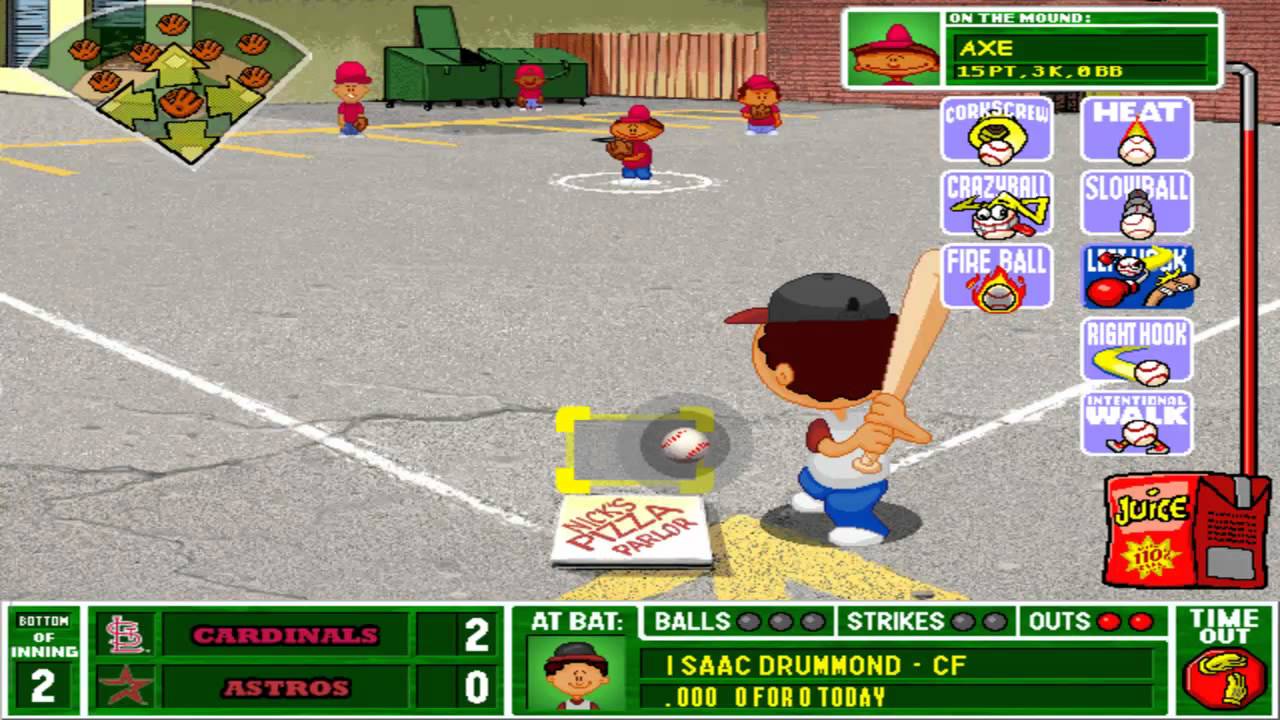
Task: Click Axe's pitcher portrait on the mound panel
Action: pyautogui.click(x=893, y=47)
